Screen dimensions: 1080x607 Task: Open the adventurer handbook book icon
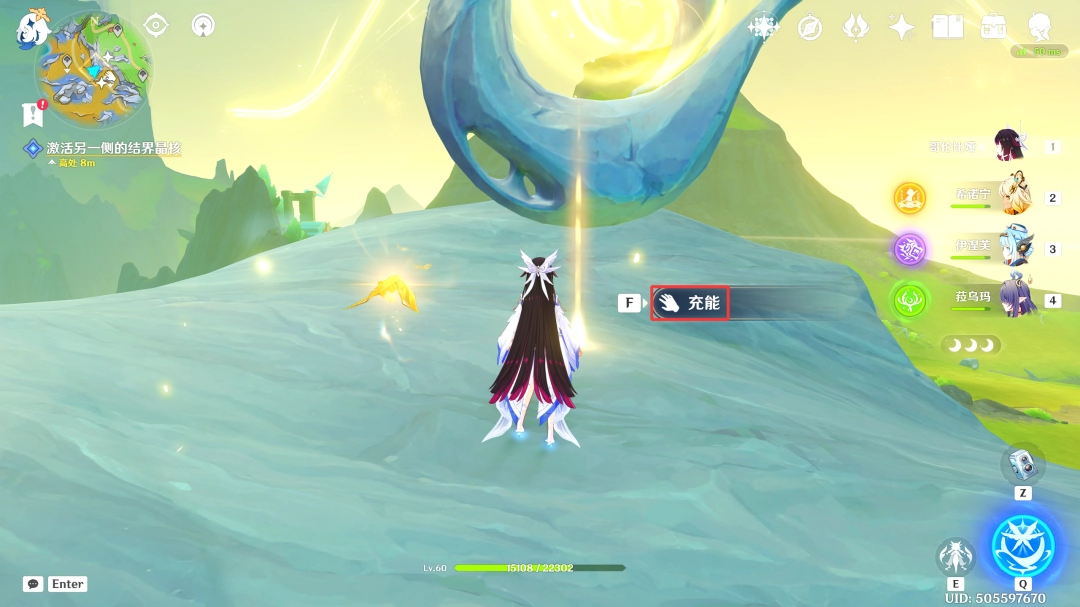click(946, 27)
